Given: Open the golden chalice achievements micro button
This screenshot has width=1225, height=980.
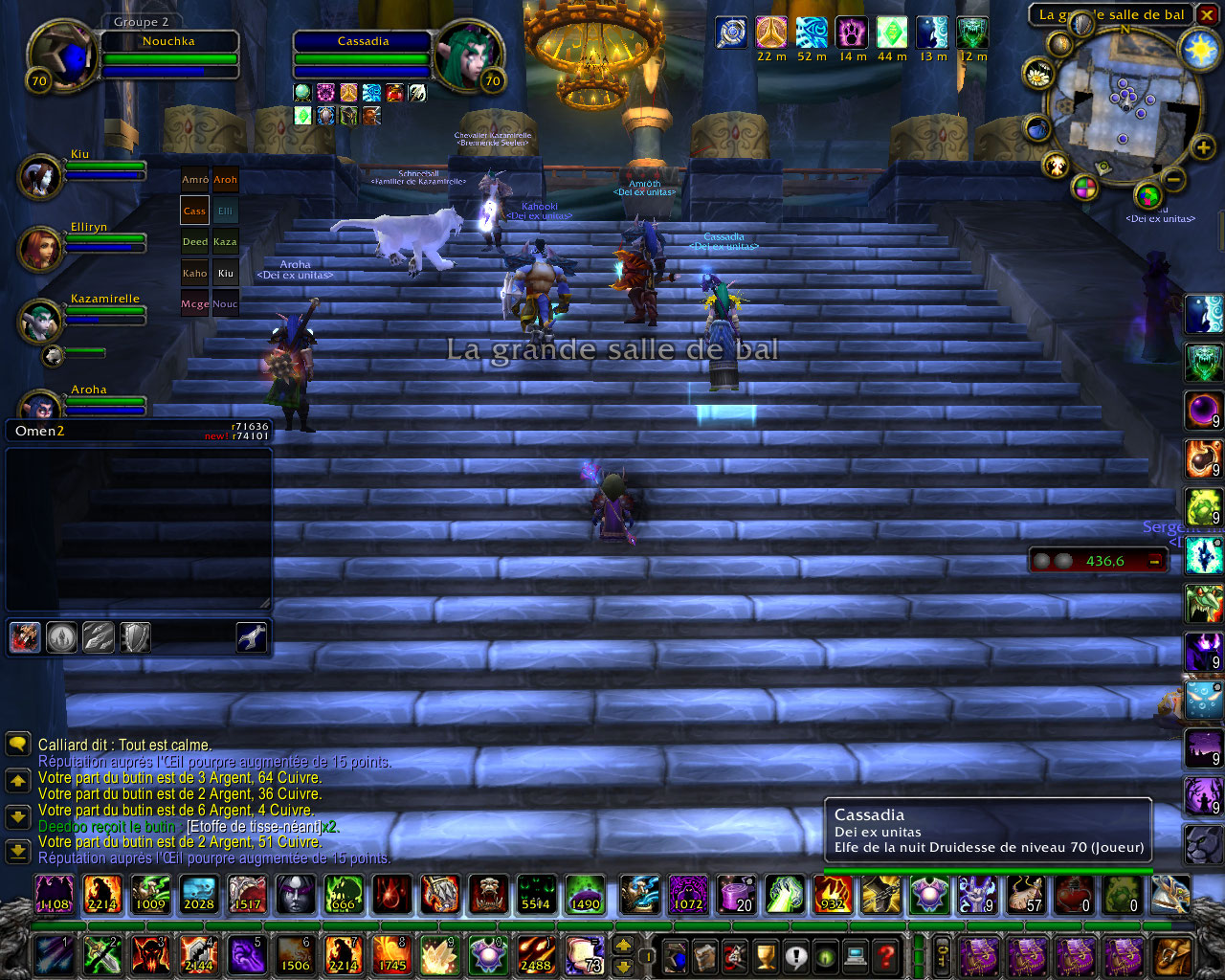Looking at the screenshot, I should click(x=765, y=955).
